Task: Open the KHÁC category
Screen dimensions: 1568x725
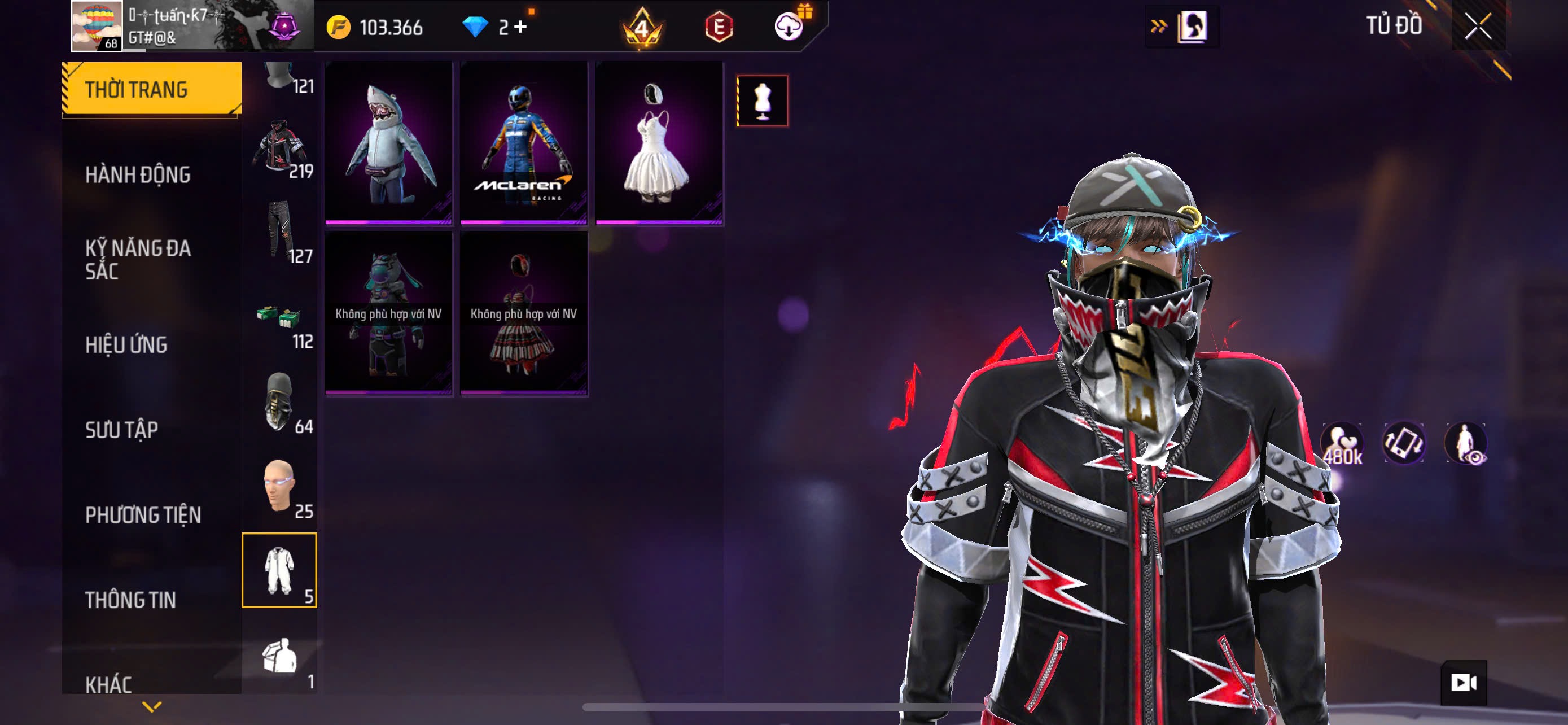Action: [x=108, y=684]
